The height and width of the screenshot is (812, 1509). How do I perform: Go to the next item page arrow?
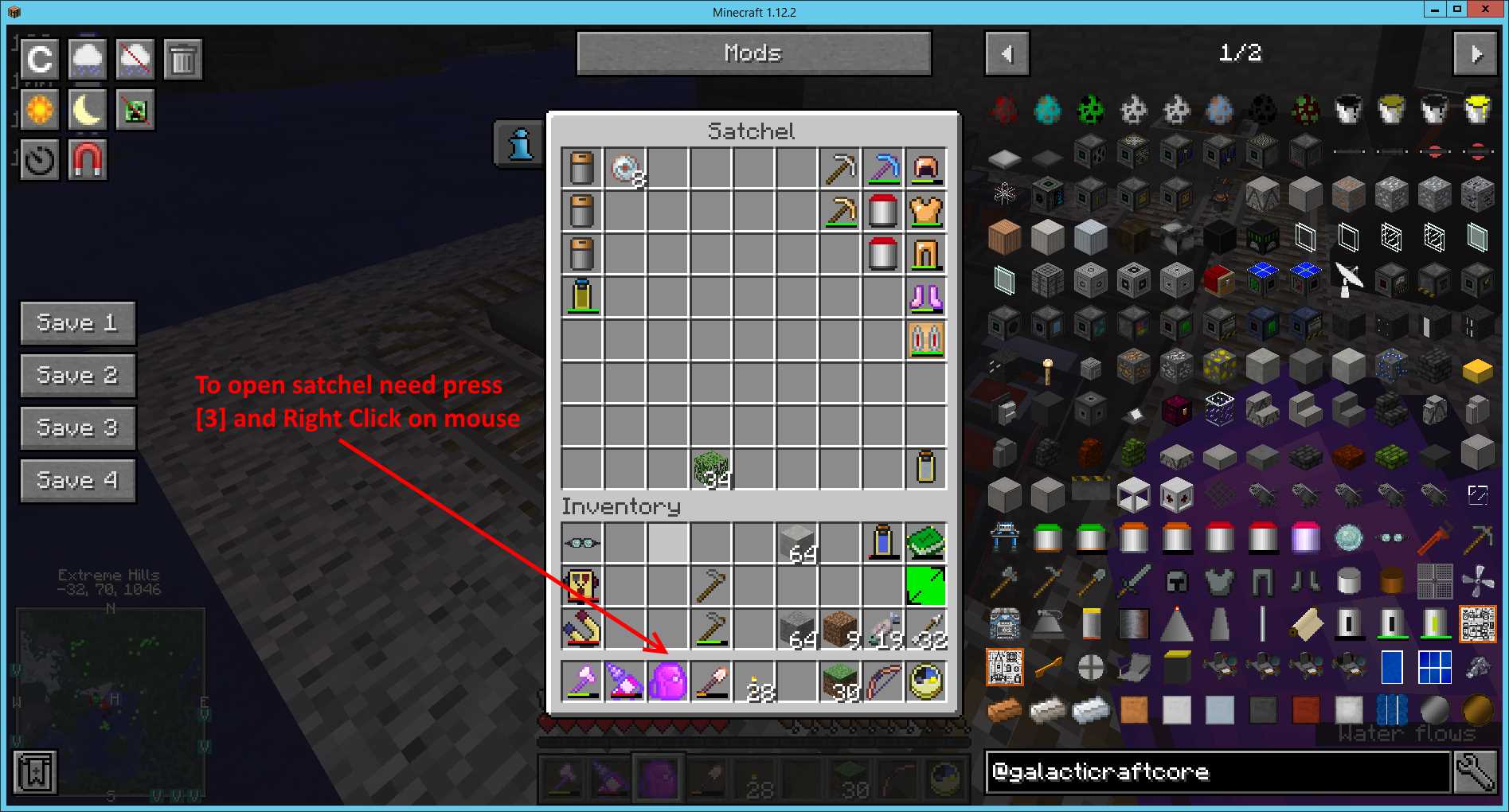pyautogui.click(x=1475, y=53)
